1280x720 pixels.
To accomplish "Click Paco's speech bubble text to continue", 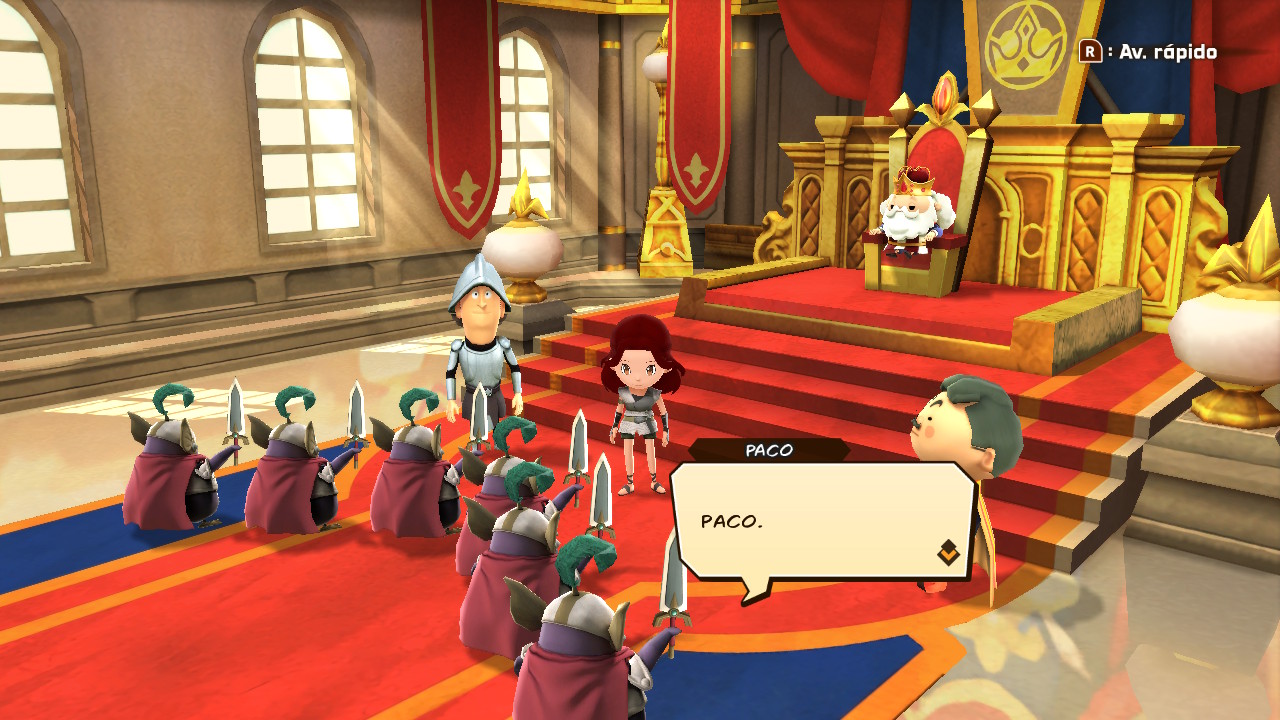I will click(731, 521).
